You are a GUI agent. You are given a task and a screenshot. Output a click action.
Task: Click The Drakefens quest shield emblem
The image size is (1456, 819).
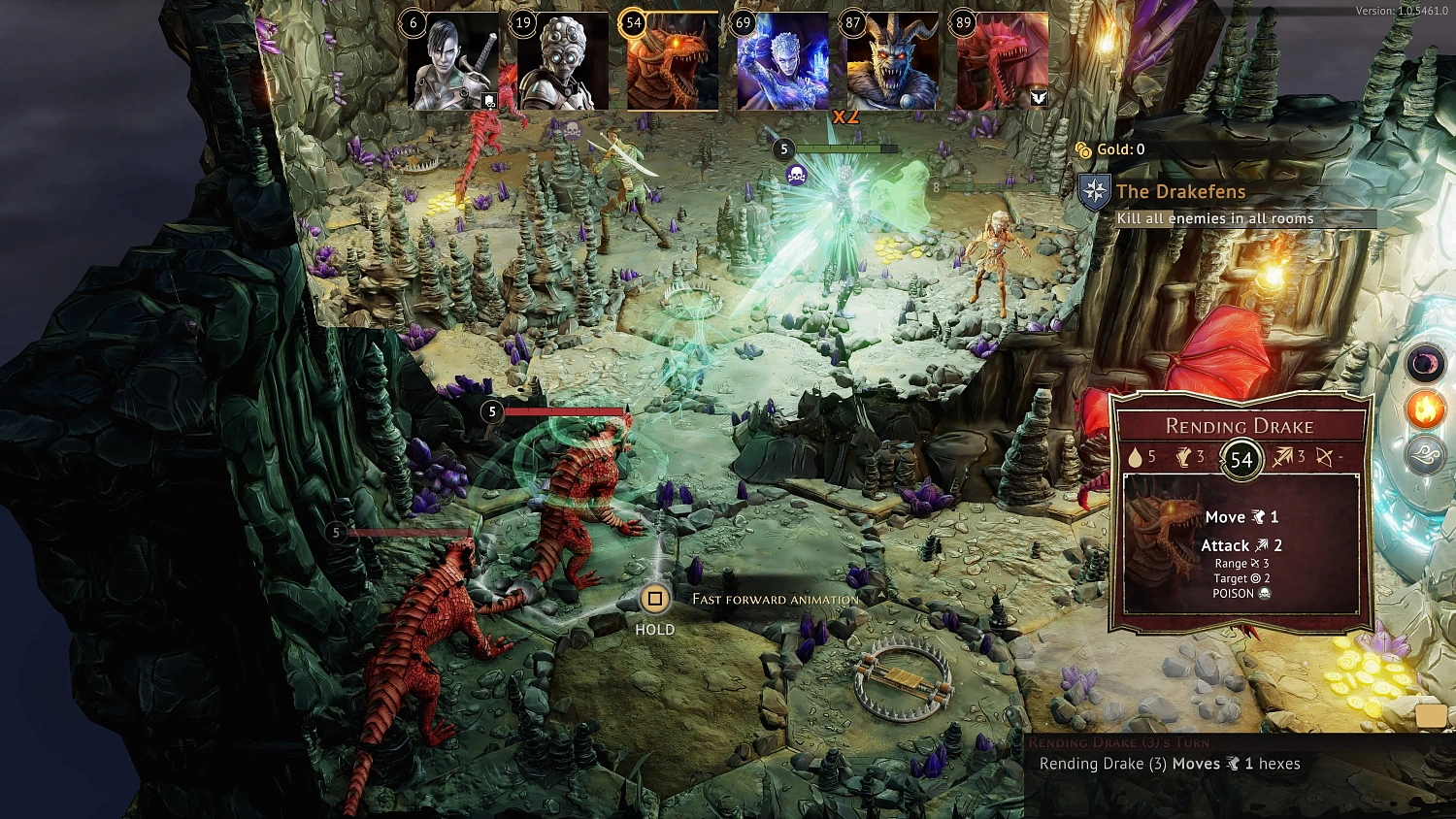[1095, 192]
